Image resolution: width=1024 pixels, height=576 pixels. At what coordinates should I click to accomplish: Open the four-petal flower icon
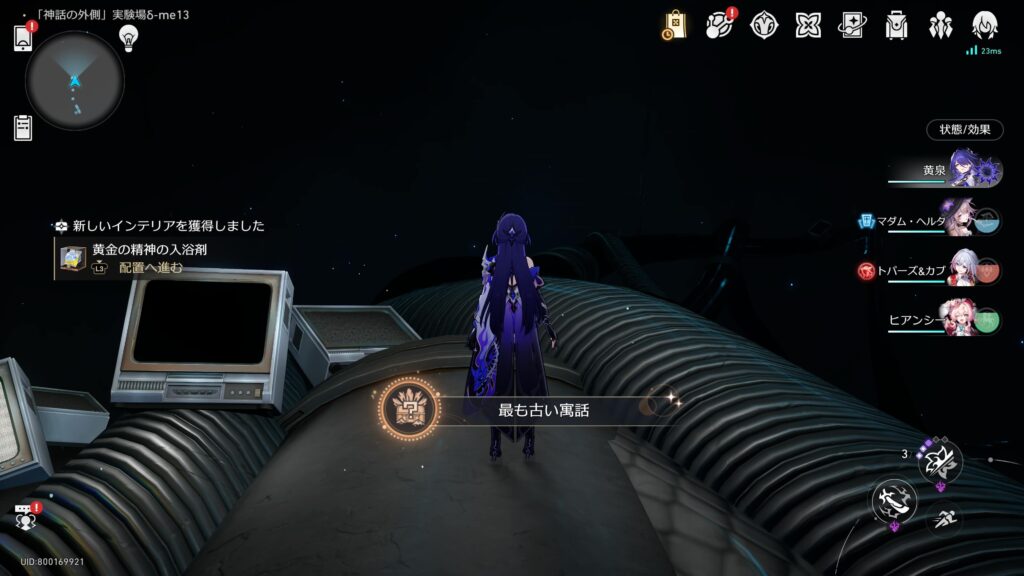pyautogui.click(x=808, y=25)
